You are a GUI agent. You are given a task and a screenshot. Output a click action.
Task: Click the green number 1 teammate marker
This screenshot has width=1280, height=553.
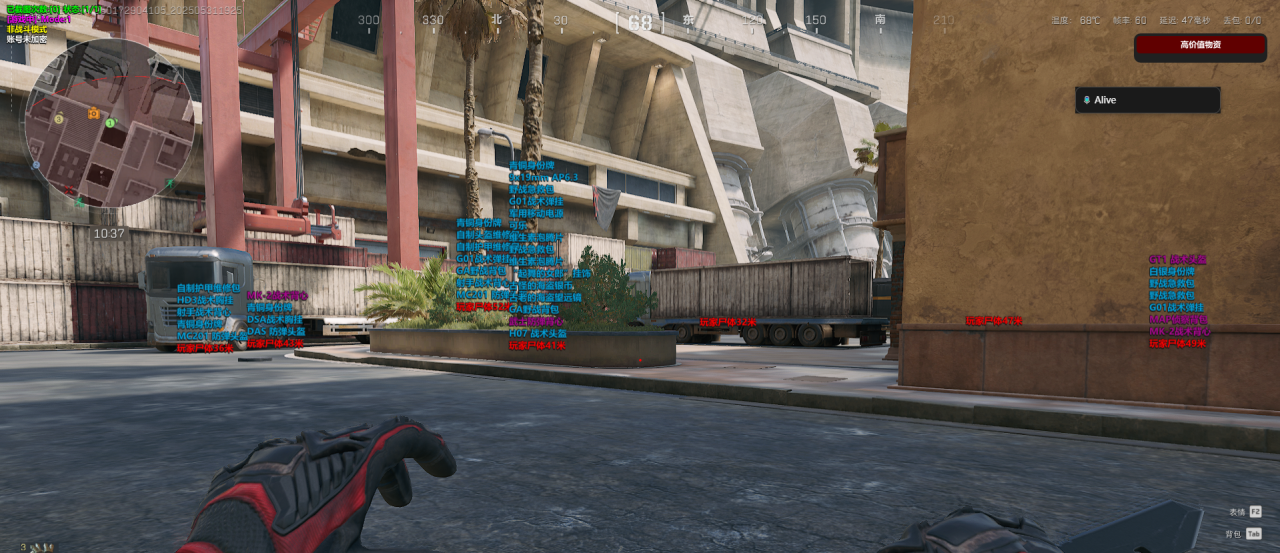click(x=110, y=122)
